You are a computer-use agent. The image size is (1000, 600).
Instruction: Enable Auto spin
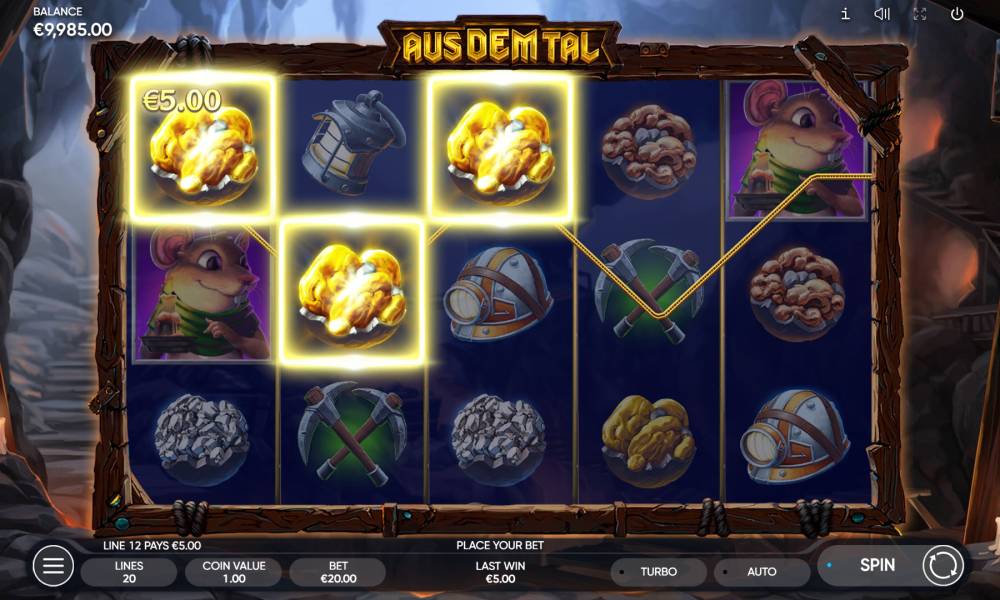(x=761, y=572)
